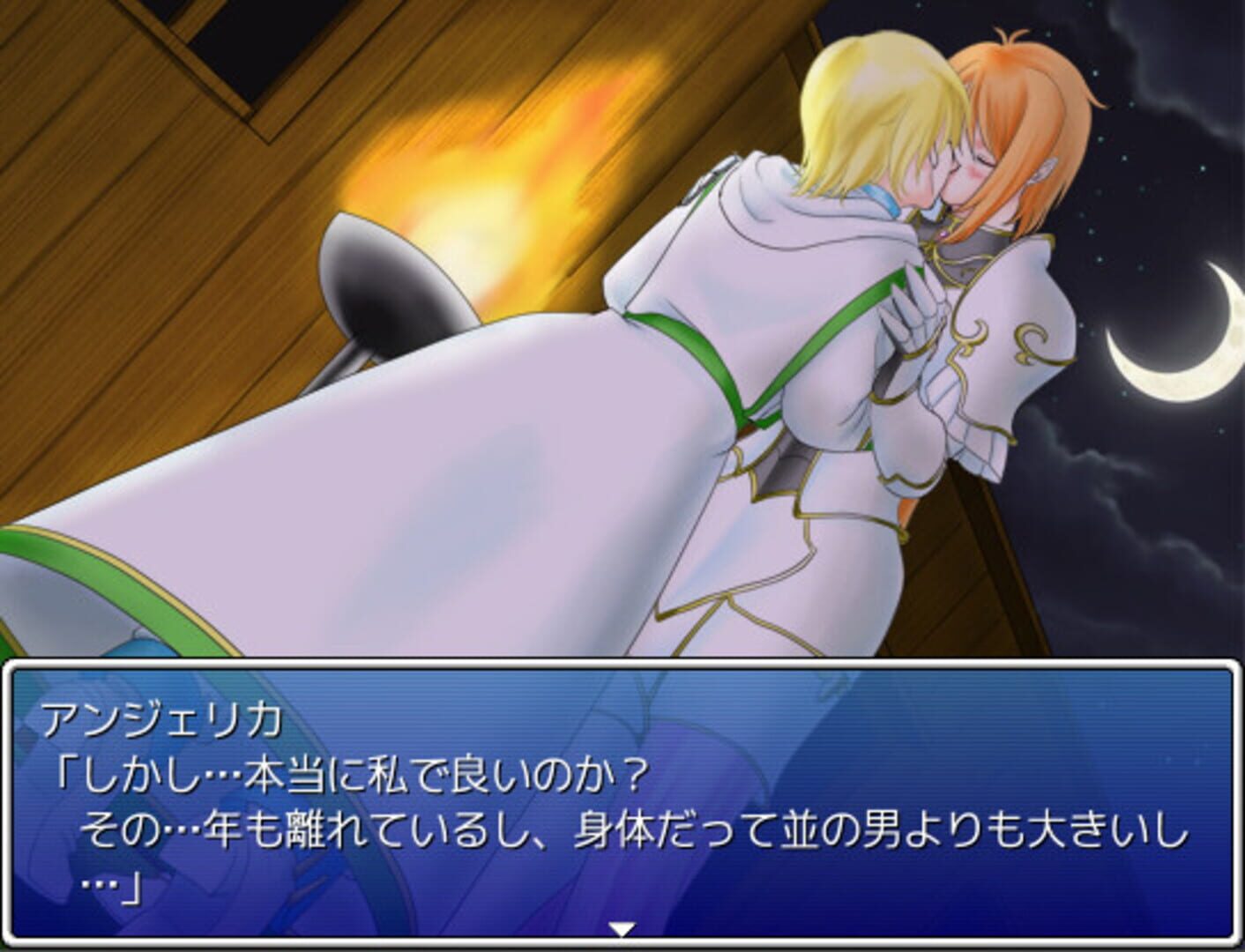This screenshot has width=1245, height=952.
Task: Click the continue arrow below the dialogue
Action: click(x=622, y=927)
